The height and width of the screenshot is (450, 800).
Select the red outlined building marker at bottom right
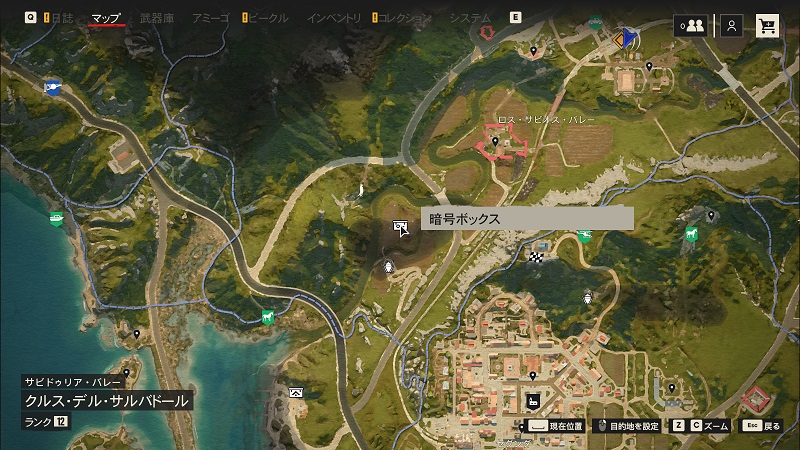pos(757,400)
